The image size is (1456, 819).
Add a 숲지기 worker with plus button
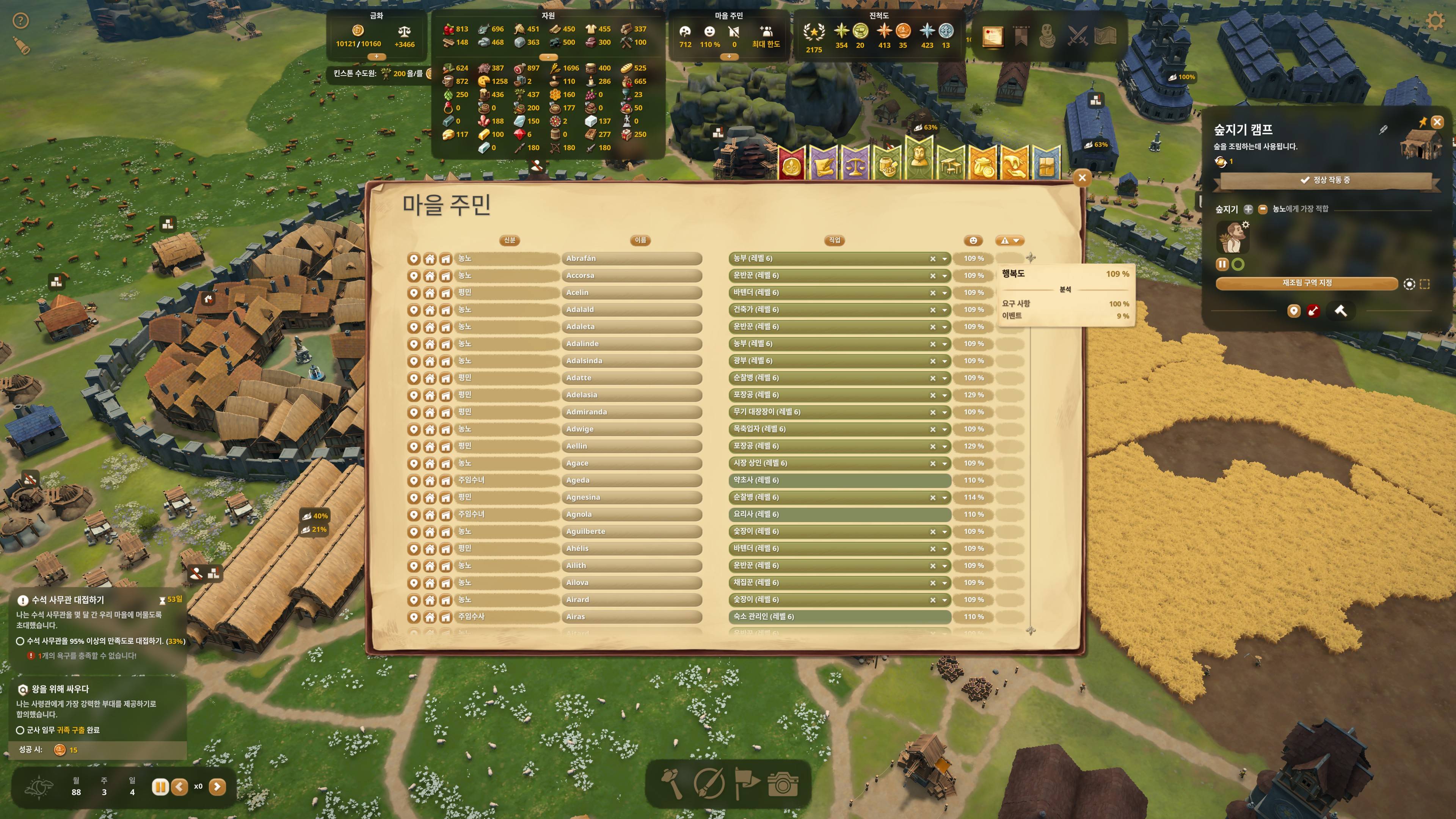click(x=1248, y=209)
